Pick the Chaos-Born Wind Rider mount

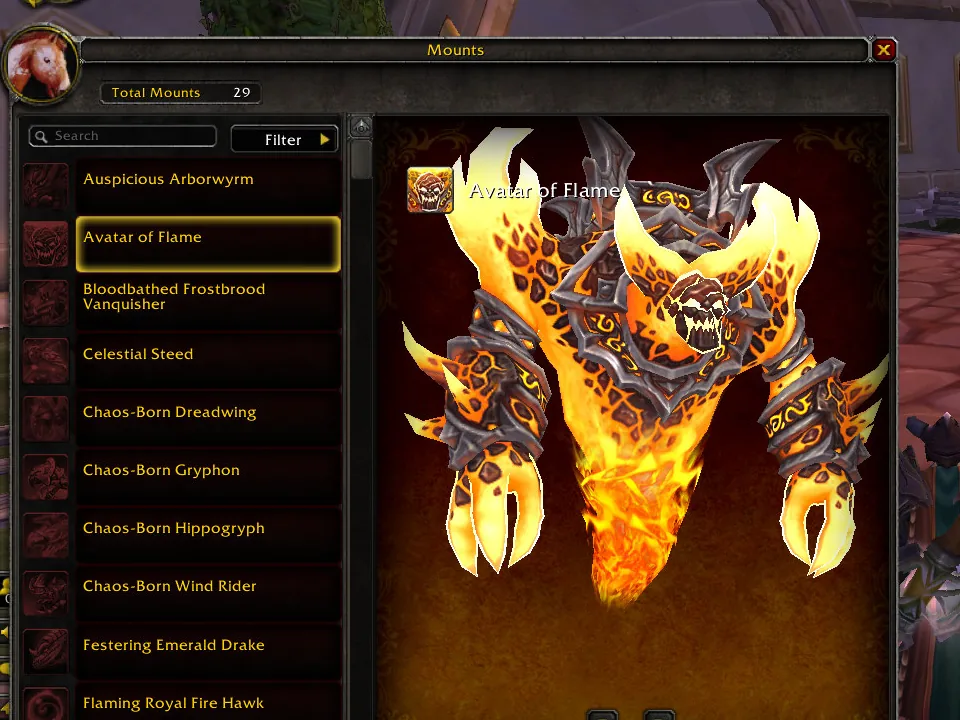pyautogui.click(x=208, y=587)
